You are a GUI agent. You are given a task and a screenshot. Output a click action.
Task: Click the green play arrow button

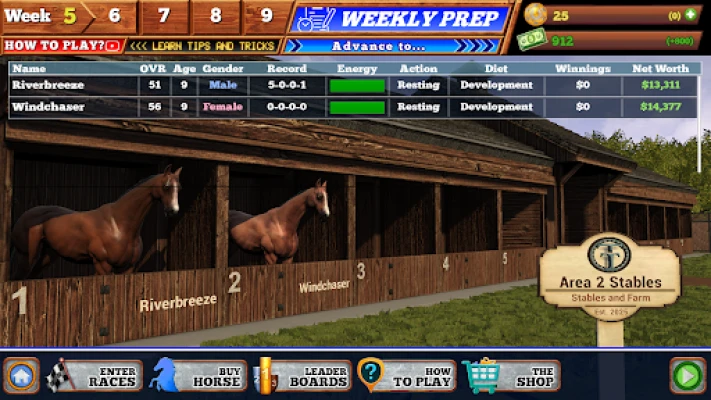[687, 376]
